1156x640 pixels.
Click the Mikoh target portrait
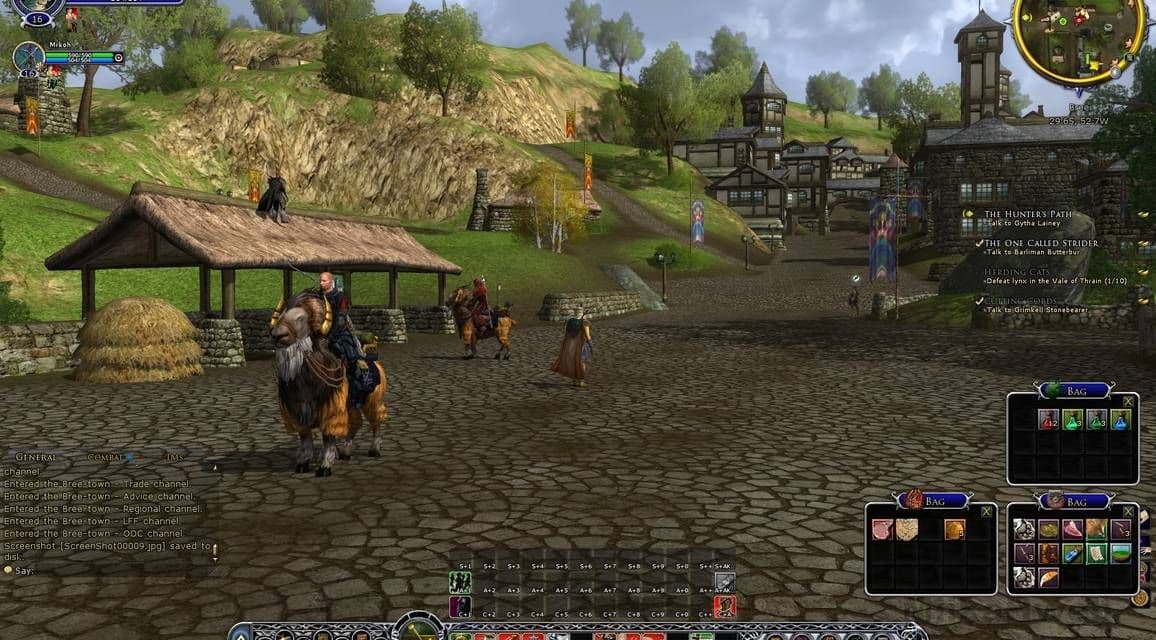click(x=29, y=57)
